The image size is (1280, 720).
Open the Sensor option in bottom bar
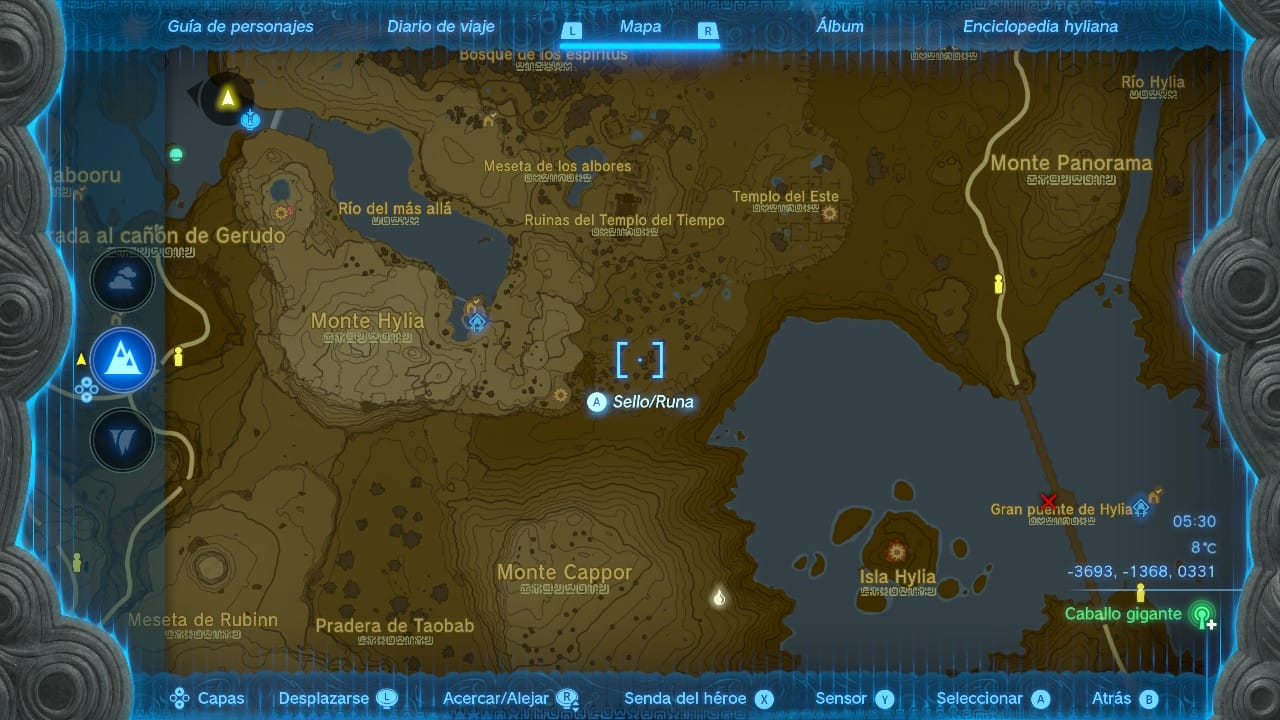(854, 699)
